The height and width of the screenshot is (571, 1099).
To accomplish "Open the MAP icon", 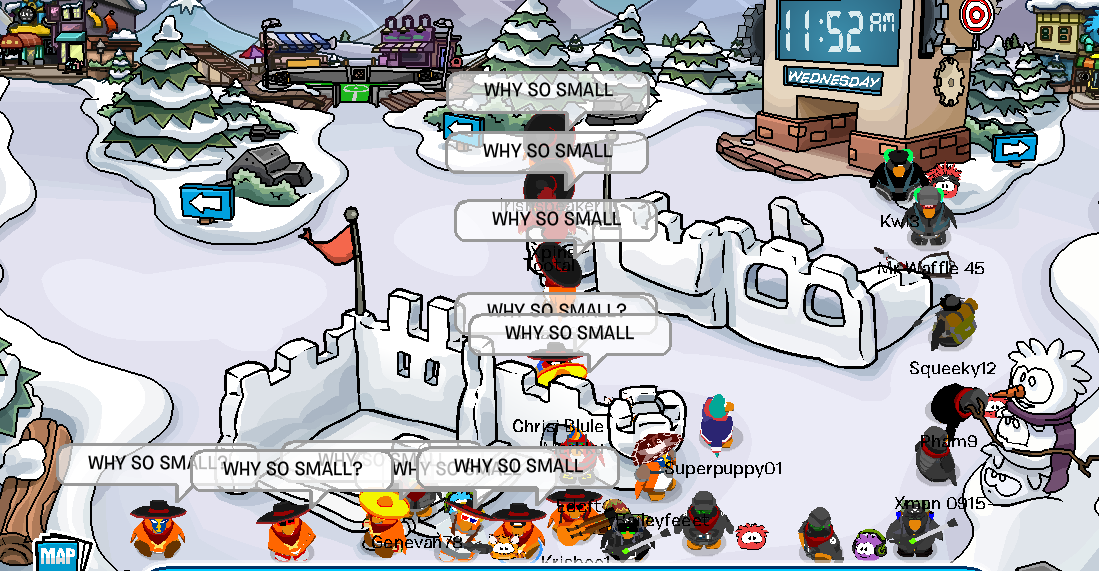I will pyautogui.click(x=58, y=555).
